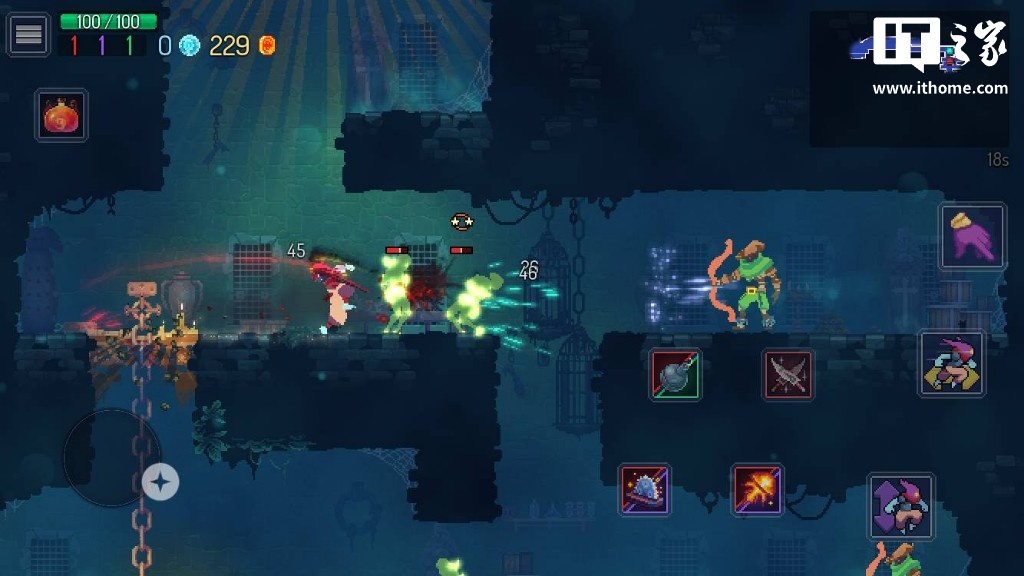This screenshot has height=576, width=1024.
Task: Cast the fire blast weapon
Action: tap(757, 489)
